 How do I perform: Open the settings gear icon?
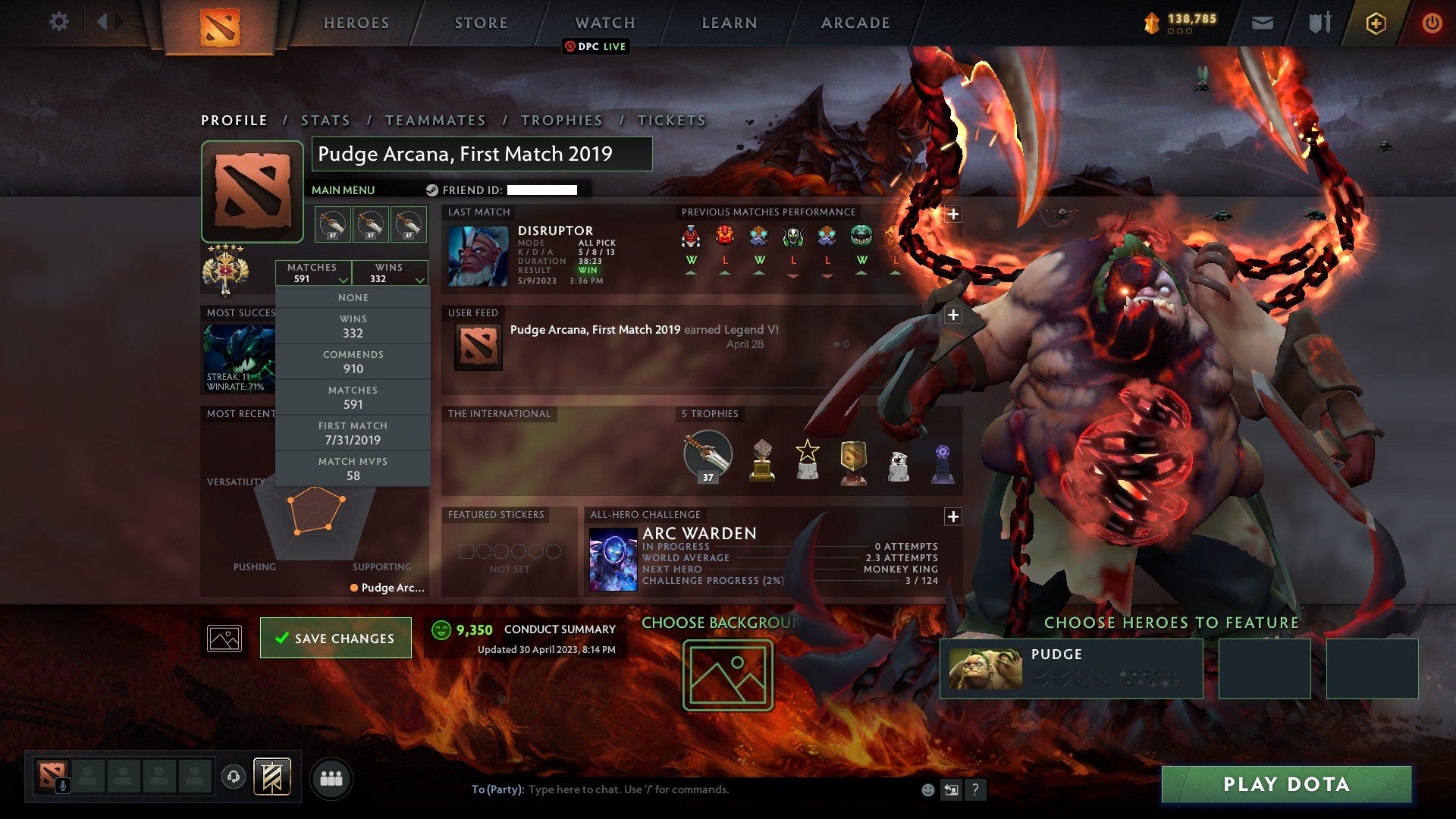[x=58, y=22]
